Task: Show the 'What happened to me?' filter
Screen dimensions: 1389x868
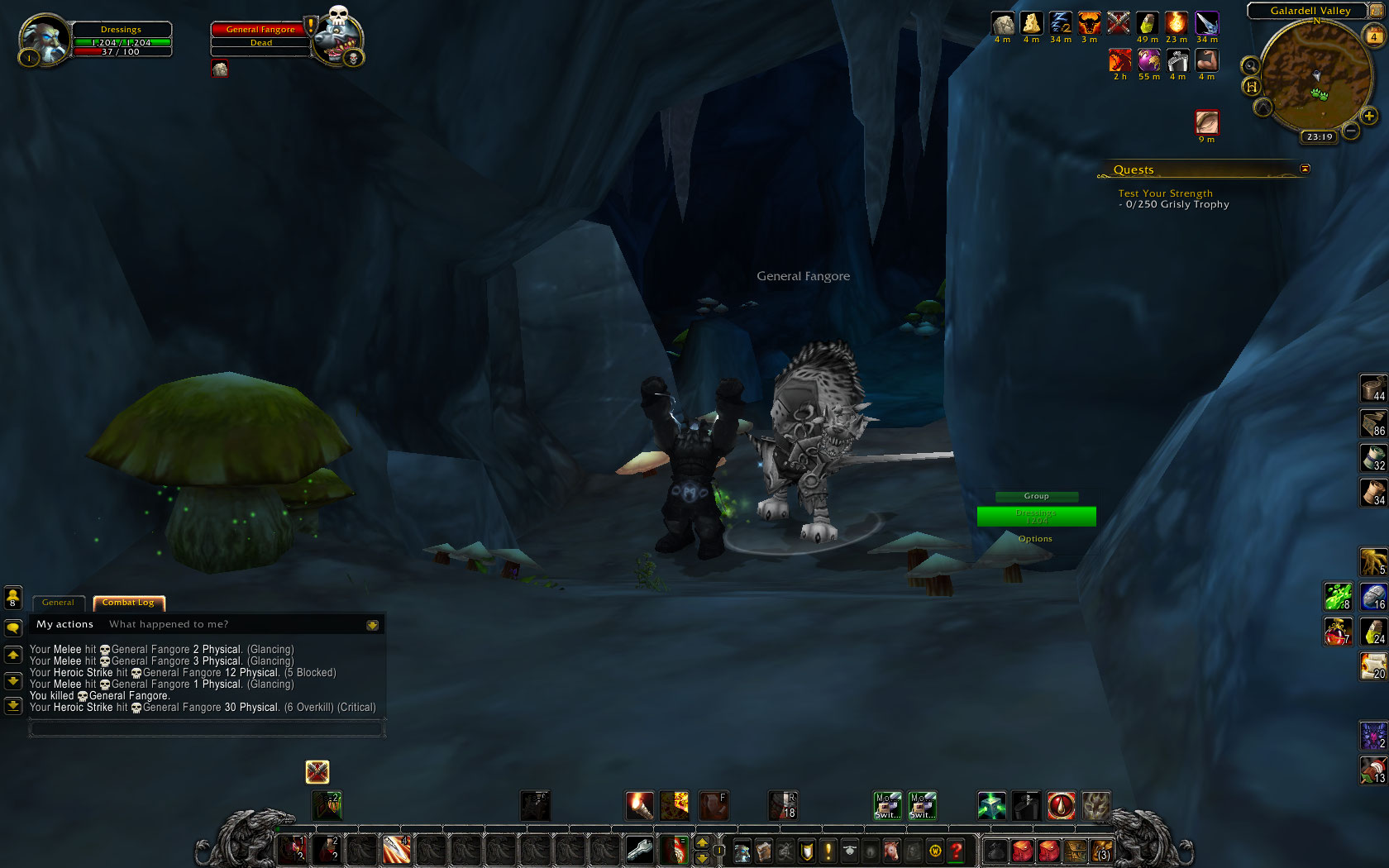Action: (x=169, y=624)
